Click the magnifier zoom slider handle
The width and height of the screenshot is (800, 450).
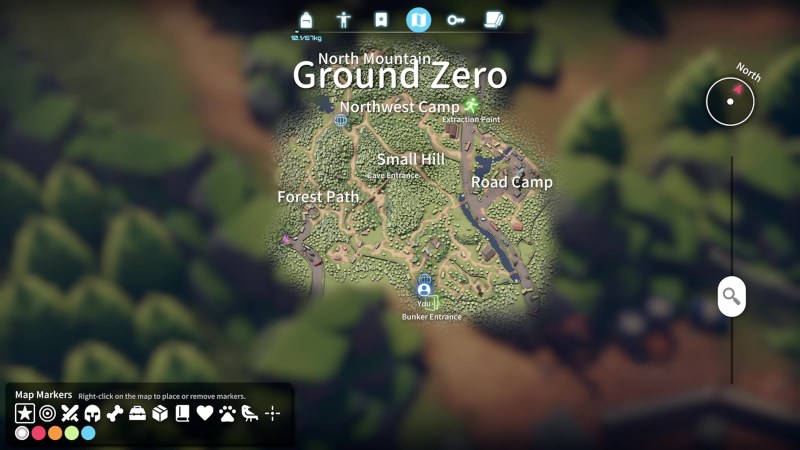pyautogui.click(x=732, y=296)
